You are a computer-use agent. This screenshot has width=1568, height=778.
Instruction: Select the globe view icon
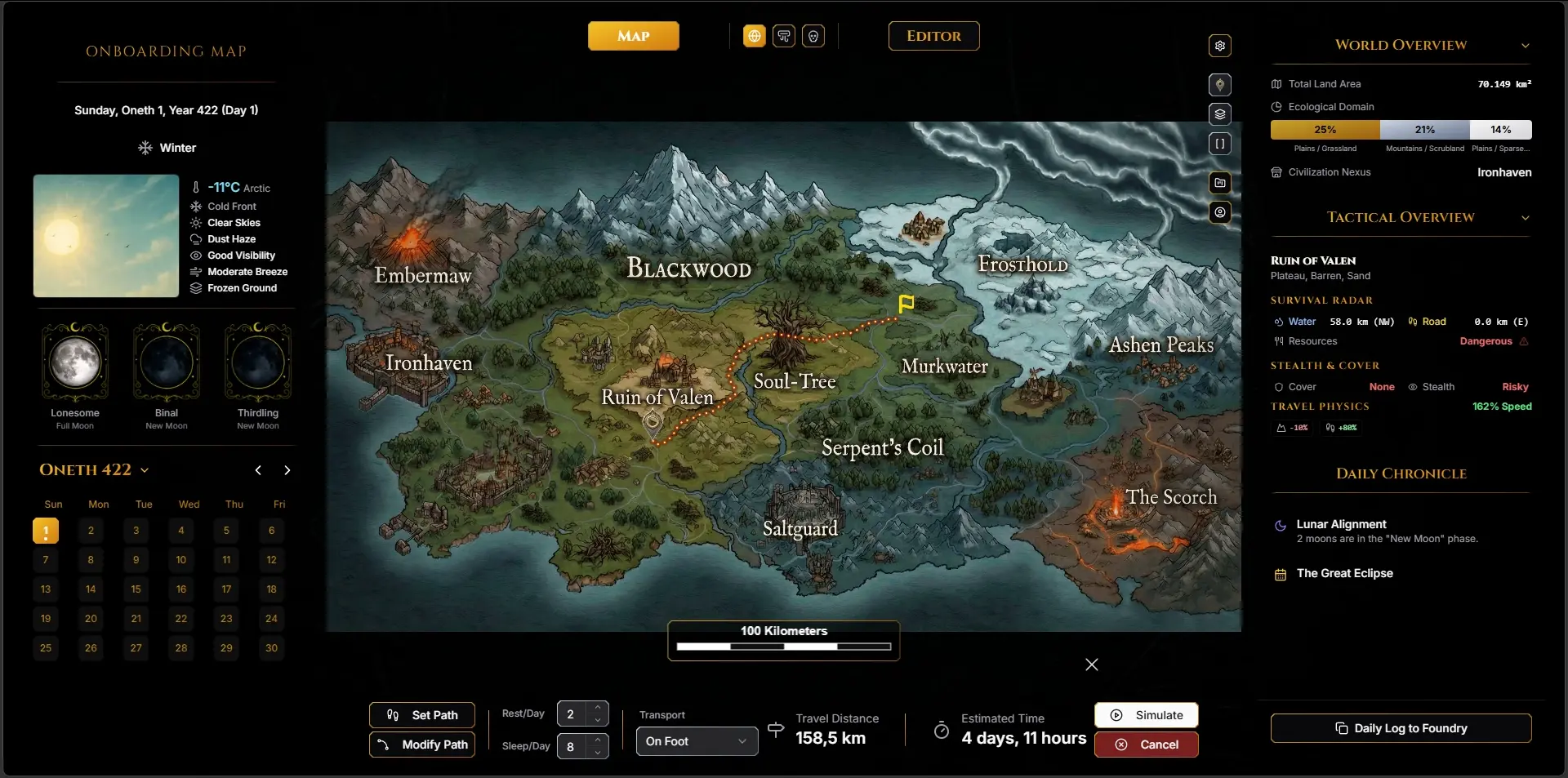pos(754,36)
